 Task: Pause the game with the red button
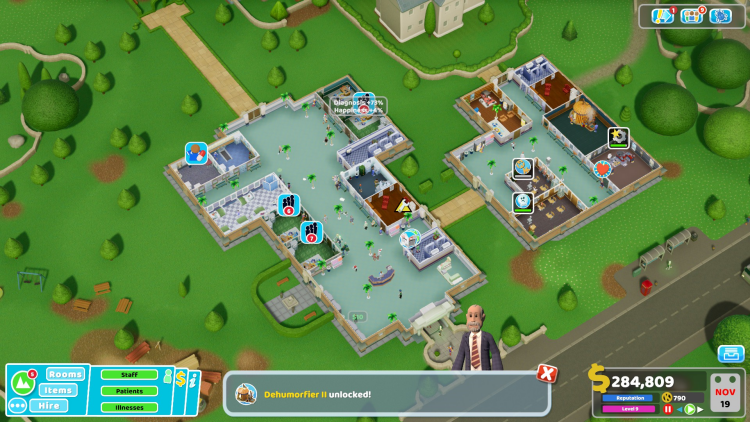pyautogui.click(x=668, y=409)
